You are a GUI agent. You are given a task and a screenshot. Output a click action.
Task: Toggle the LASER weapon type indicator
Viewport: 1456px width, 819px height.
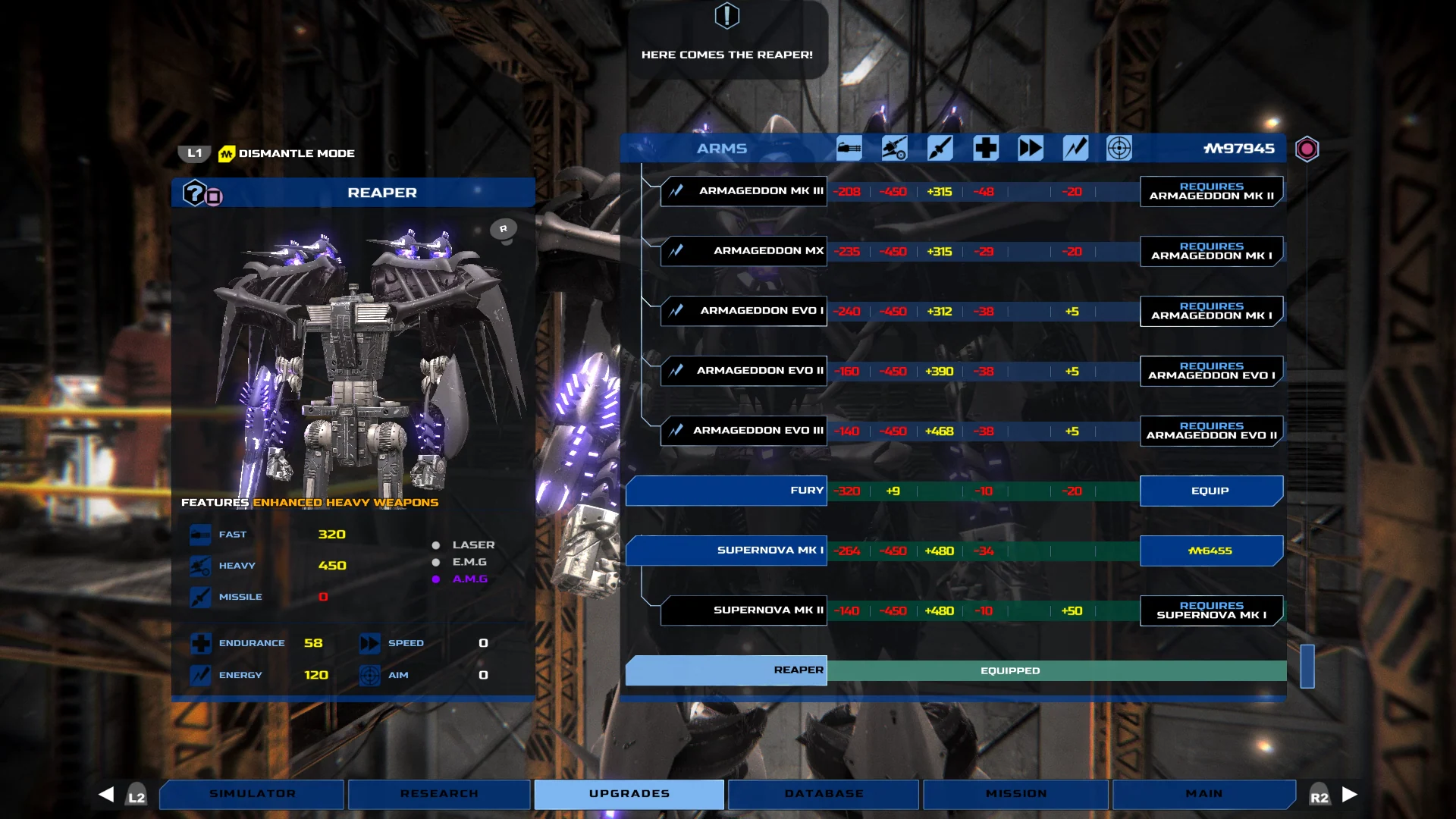(x=436, y=544)
